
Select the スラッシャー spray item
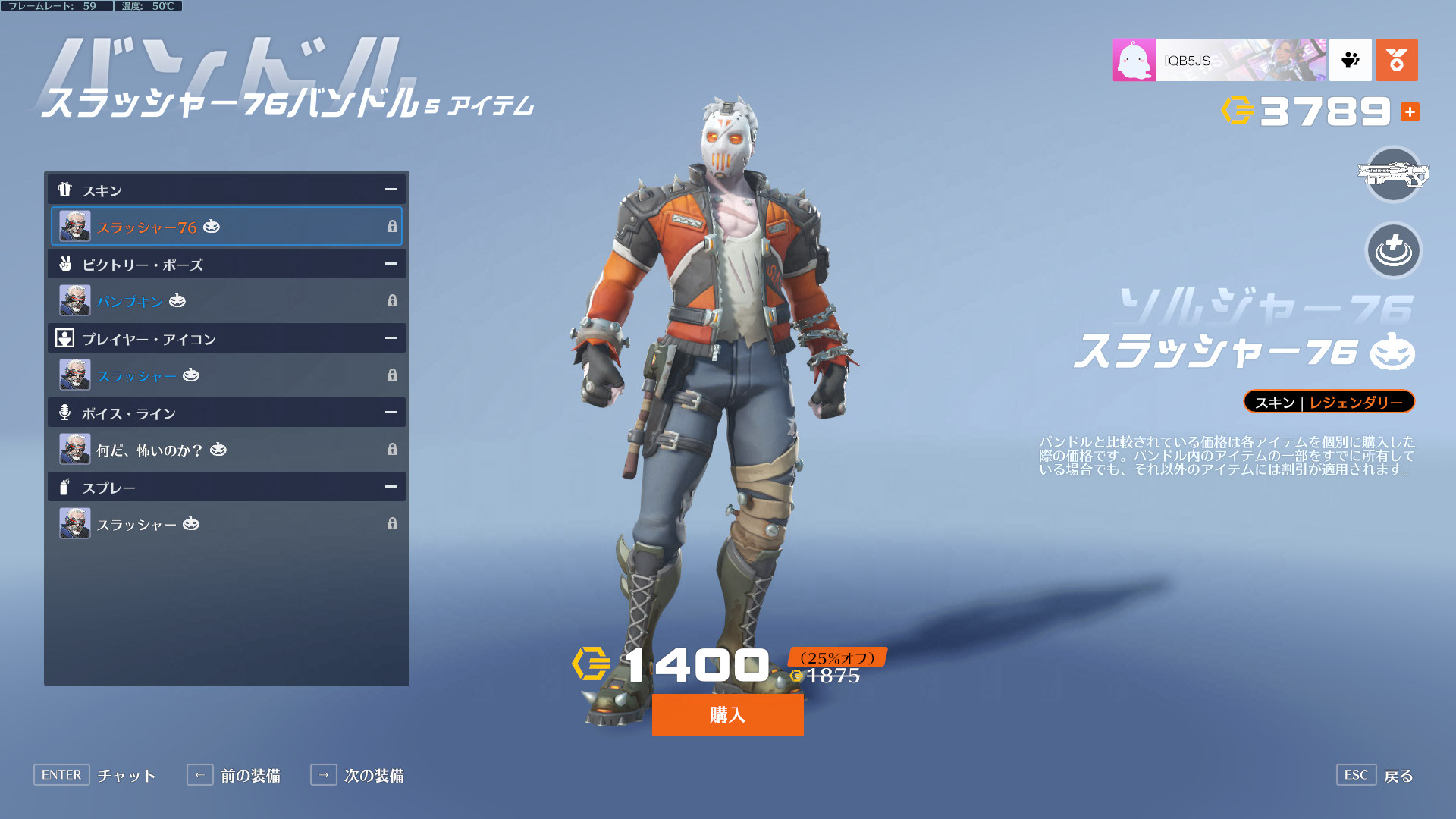point(226,524)
